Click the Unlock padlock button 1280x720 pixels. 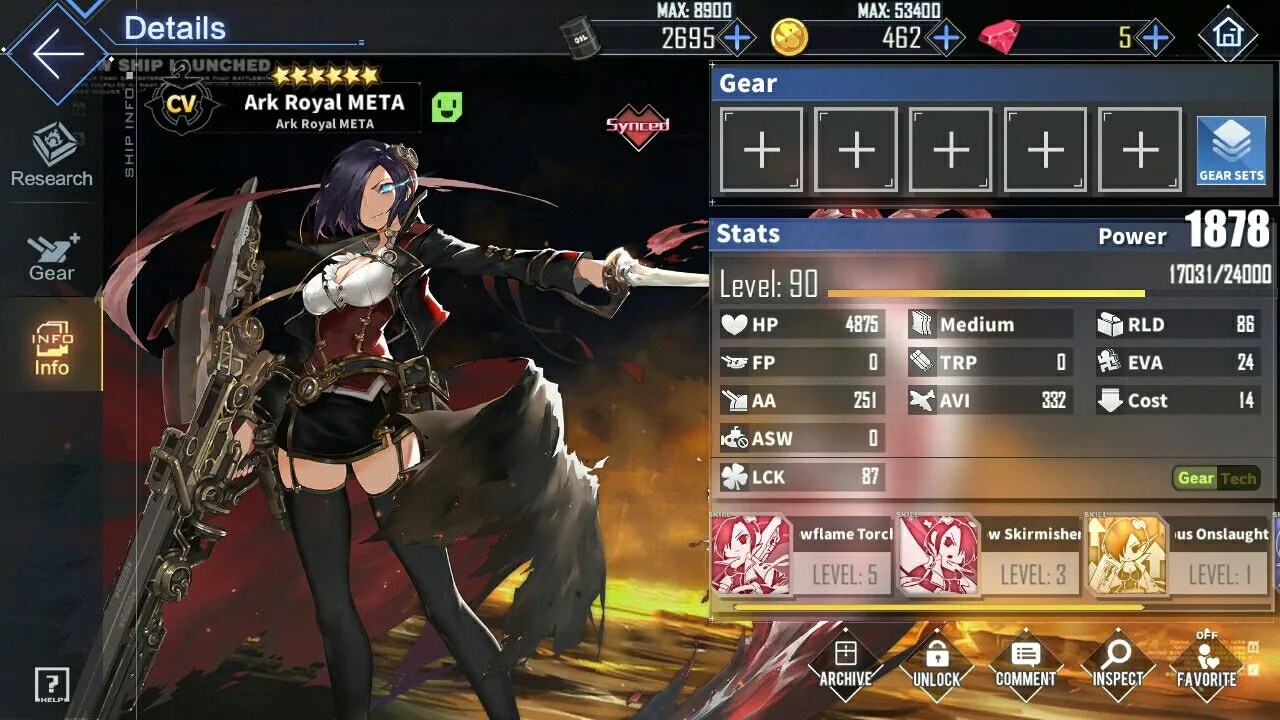coord(936,664)
